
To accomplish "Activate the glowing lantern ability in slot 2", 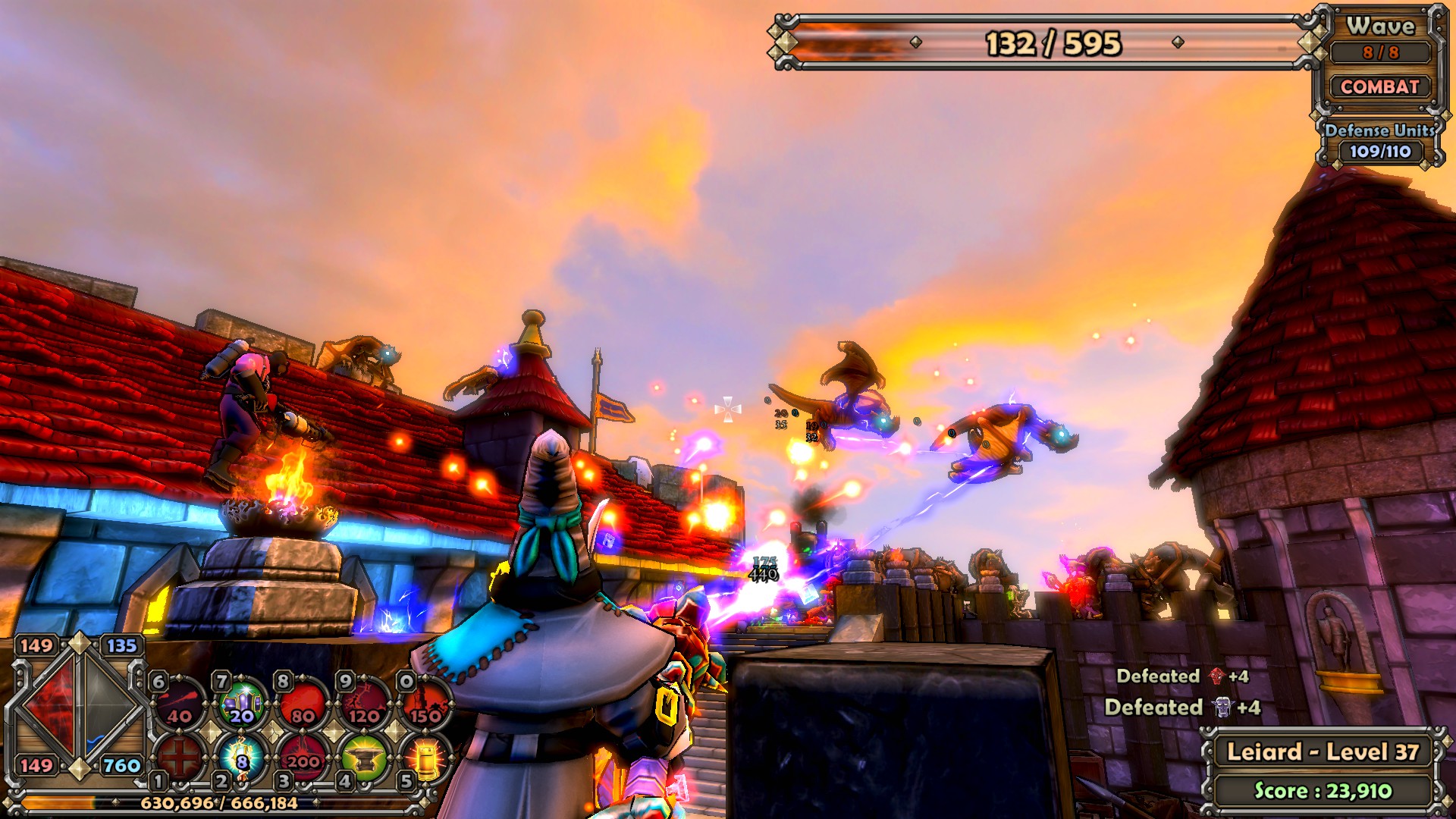I will (x=242, y=757).
